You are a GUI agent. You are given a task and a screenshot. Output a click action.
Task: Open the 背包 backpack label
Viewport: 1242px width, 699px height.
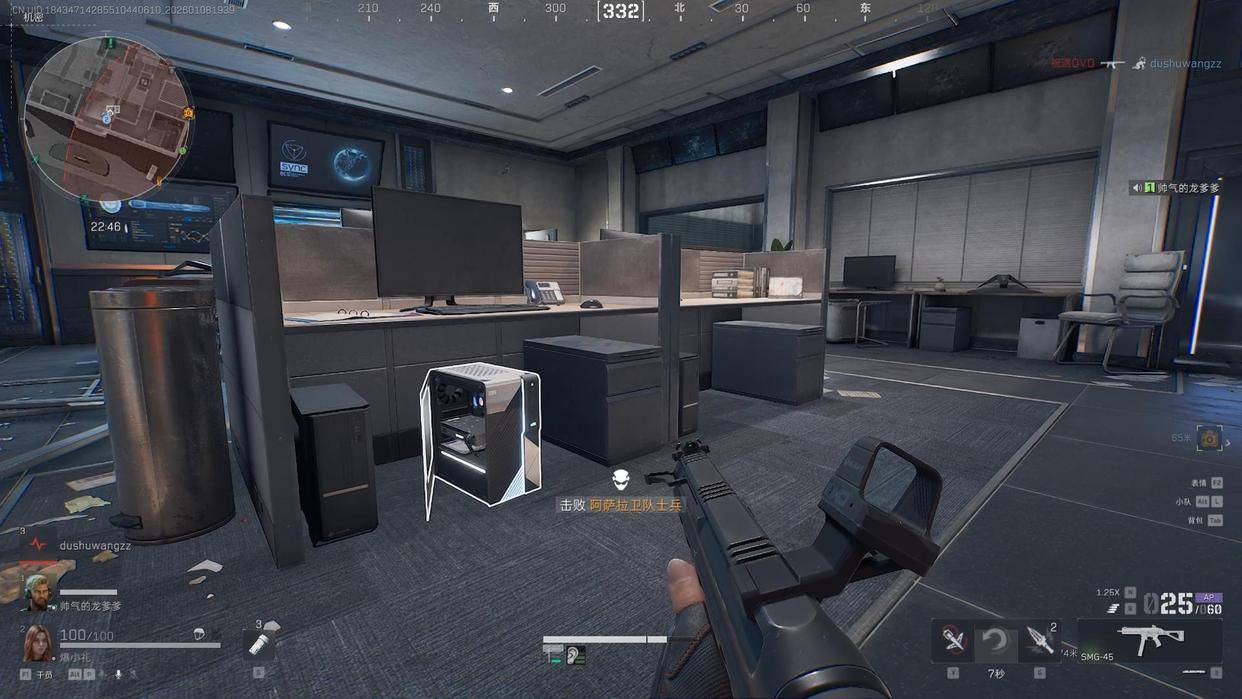(1196, 520)
